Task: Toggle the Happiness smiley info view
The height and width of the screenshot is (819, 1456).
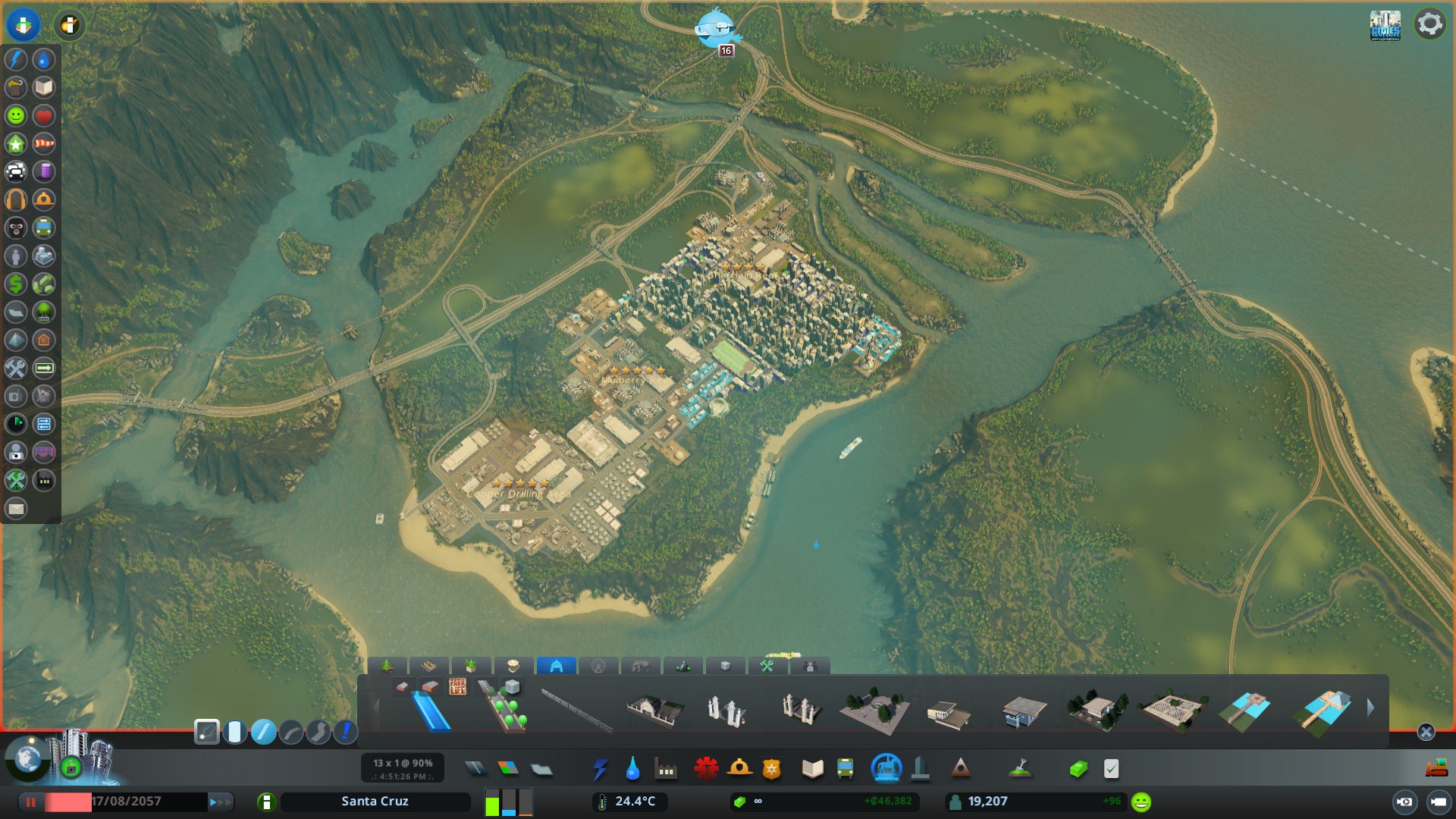Action: pos(16,115)
